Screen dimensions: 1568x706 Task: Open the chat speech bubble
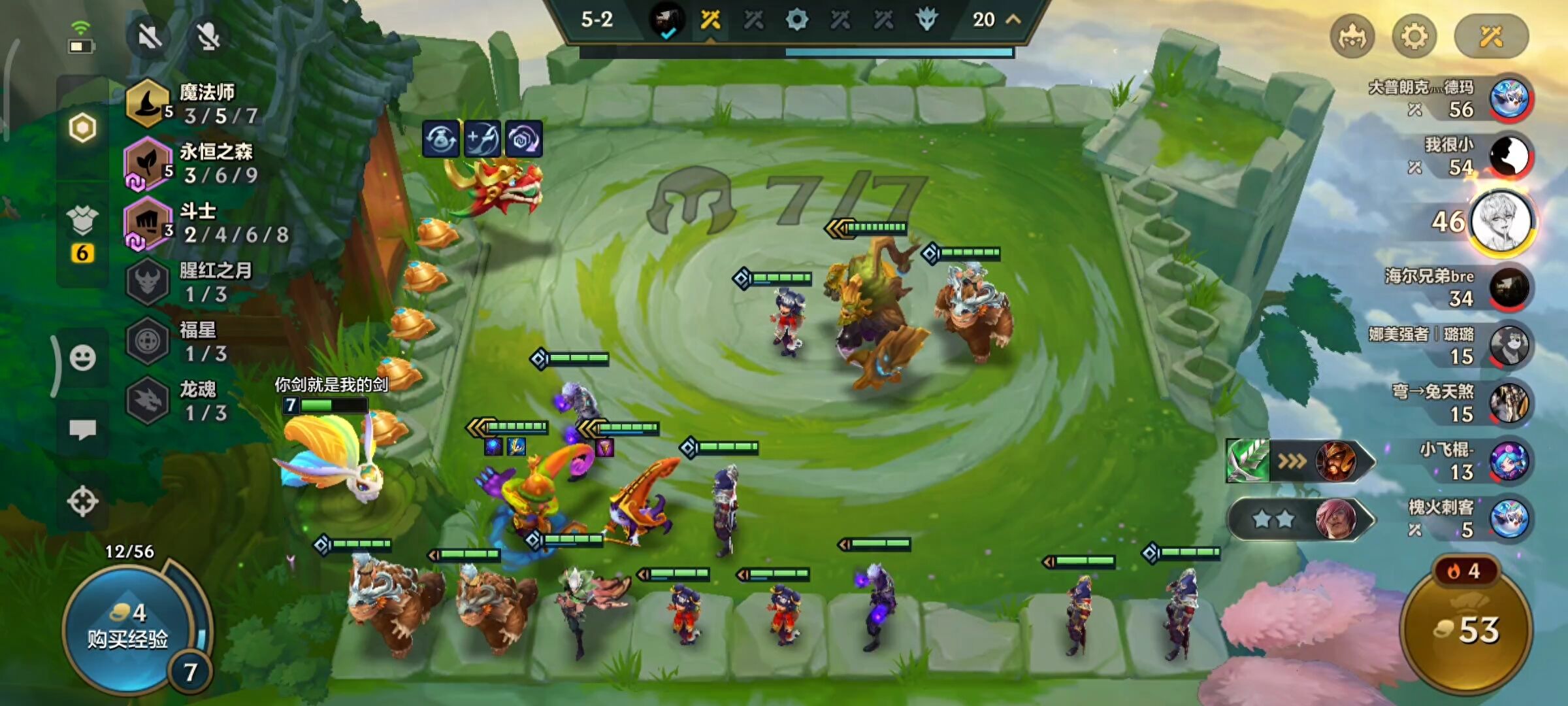coord(83,429)
